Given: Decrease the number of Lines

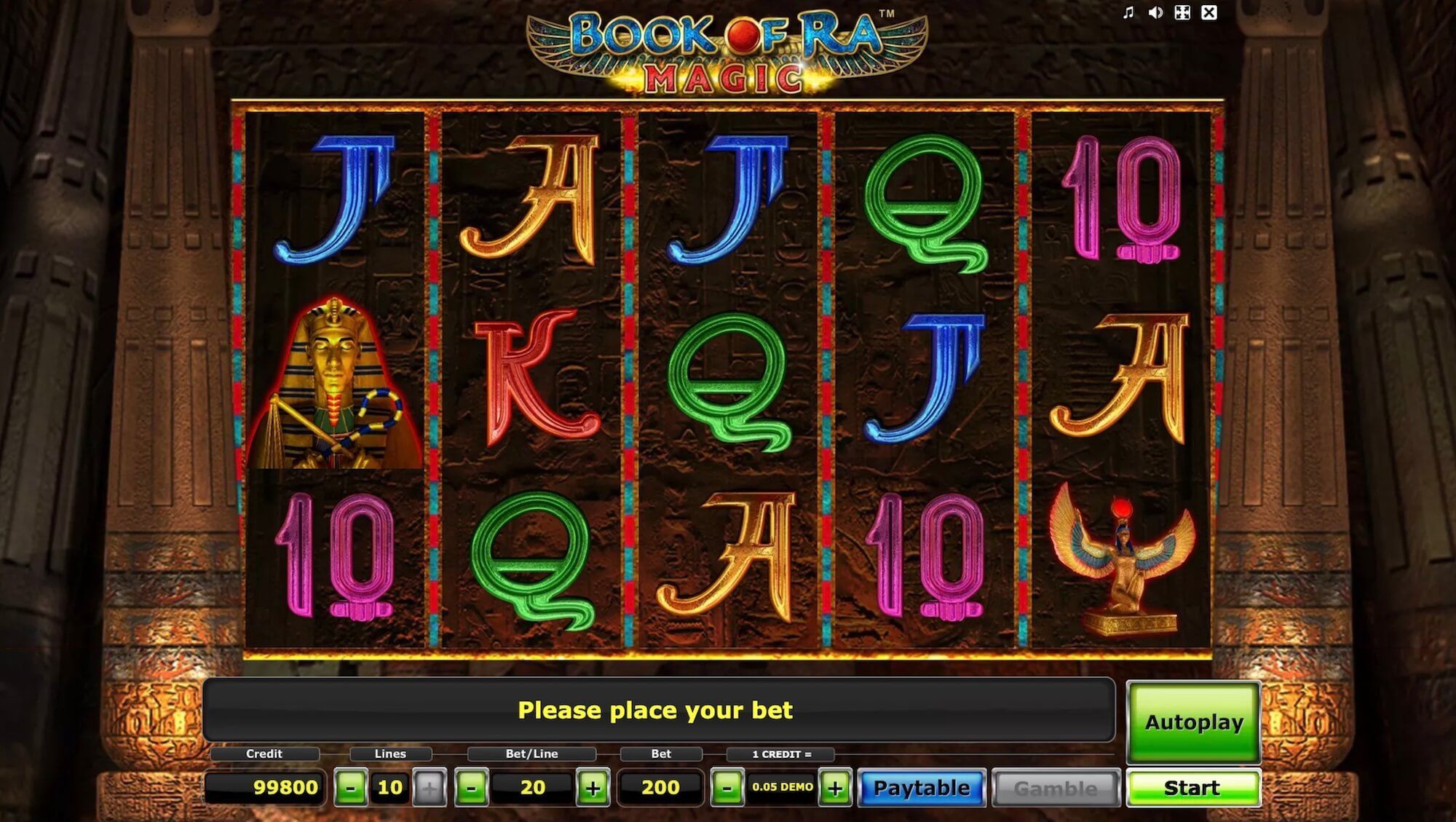Looking at the screenshot, I should [x=350, y=787].
